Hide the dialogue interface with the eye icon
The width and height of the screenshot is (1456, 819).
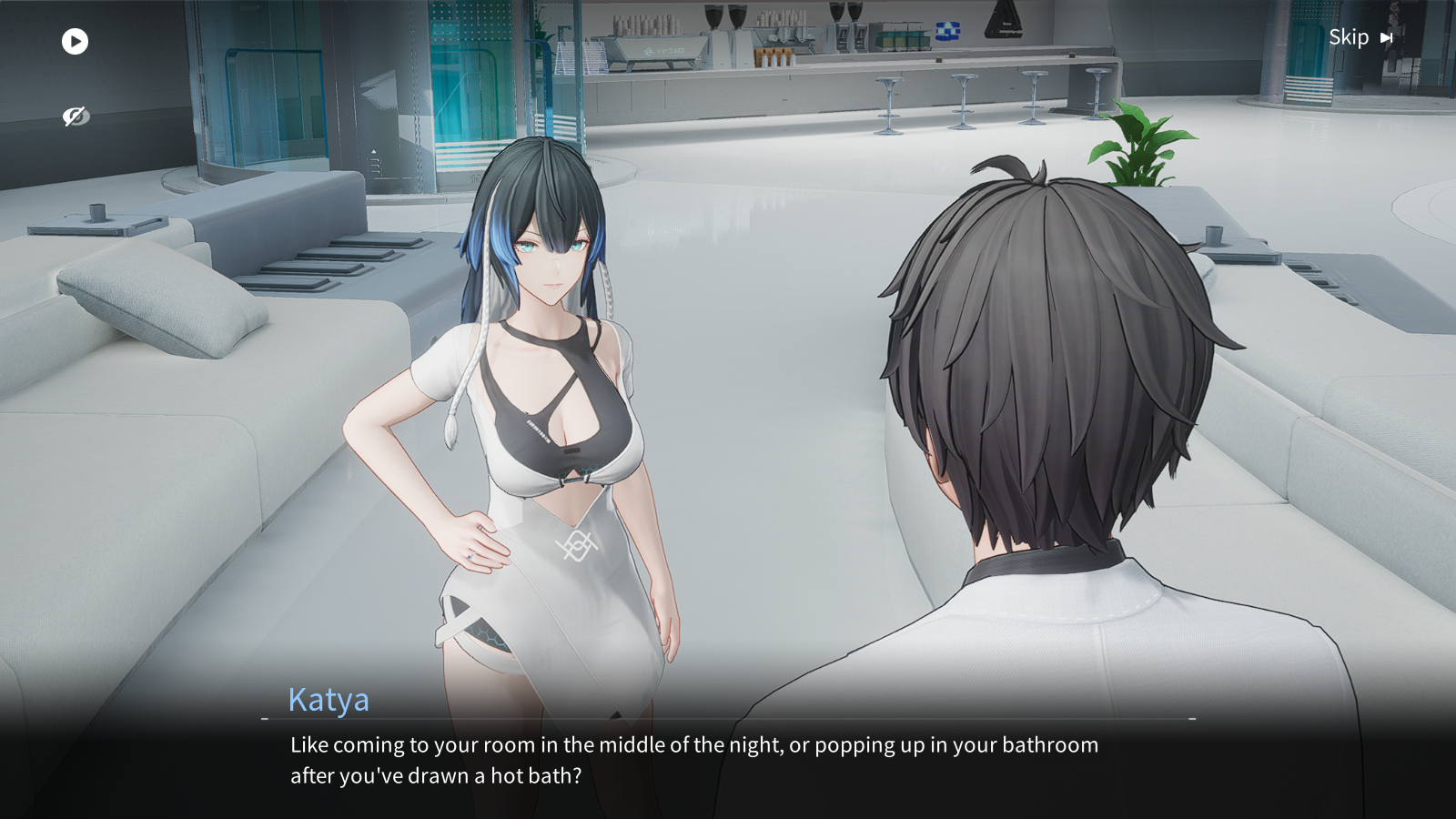(75, 116)
